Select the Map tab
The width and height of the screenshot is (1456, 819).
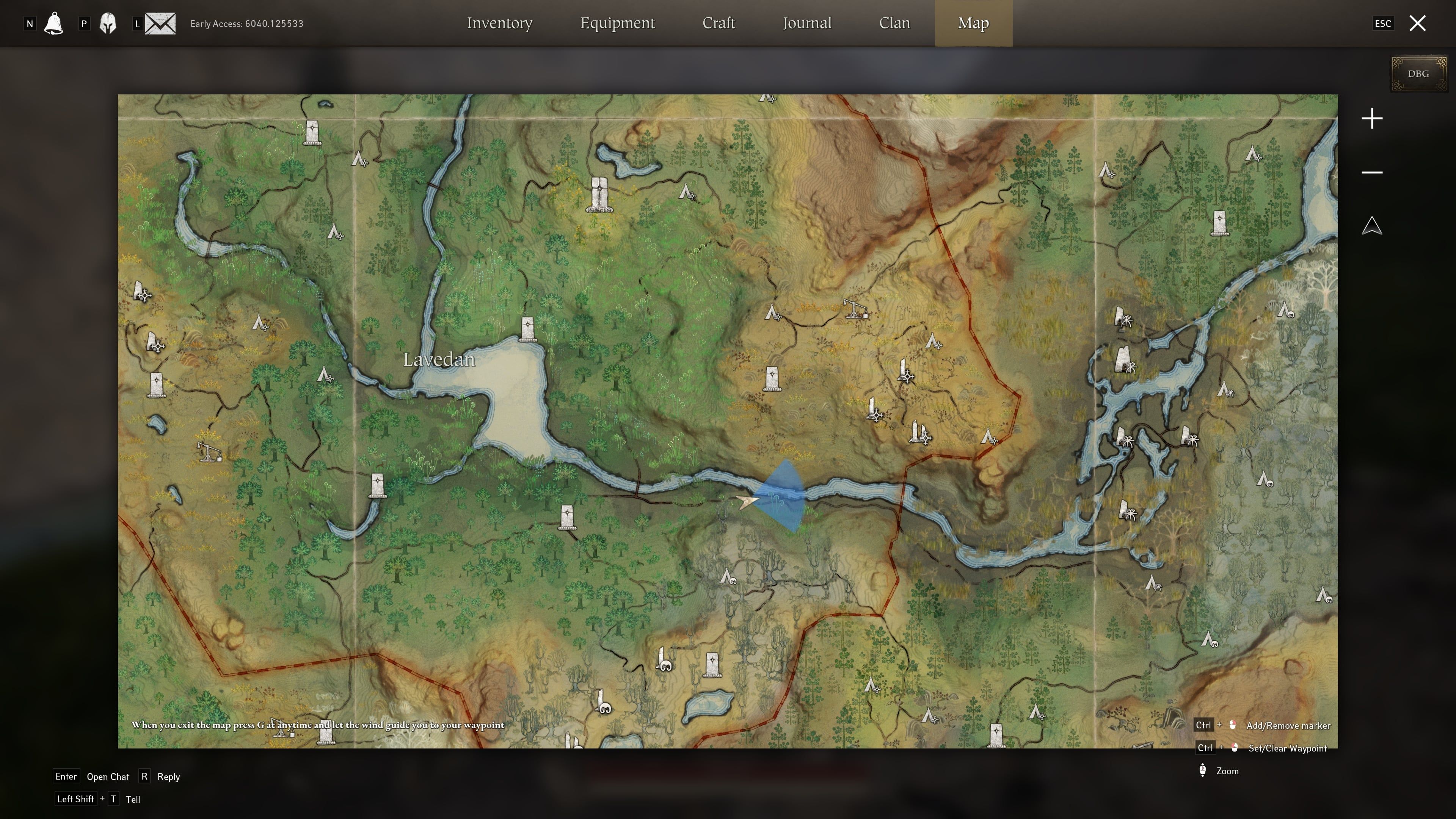[973, 23]
